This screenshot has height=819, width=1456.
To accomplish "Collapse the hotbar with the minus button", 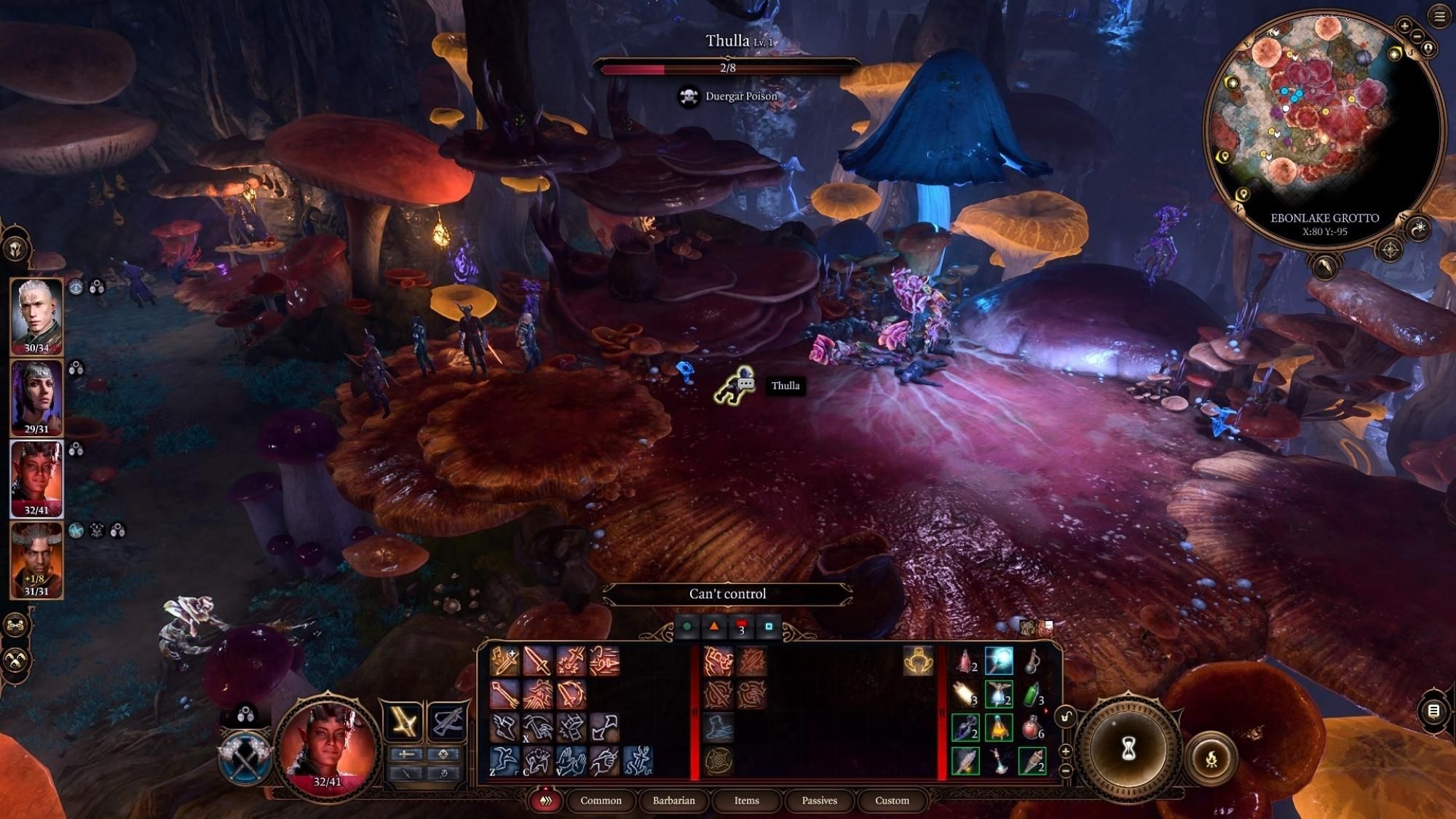I will (1065, 771).
